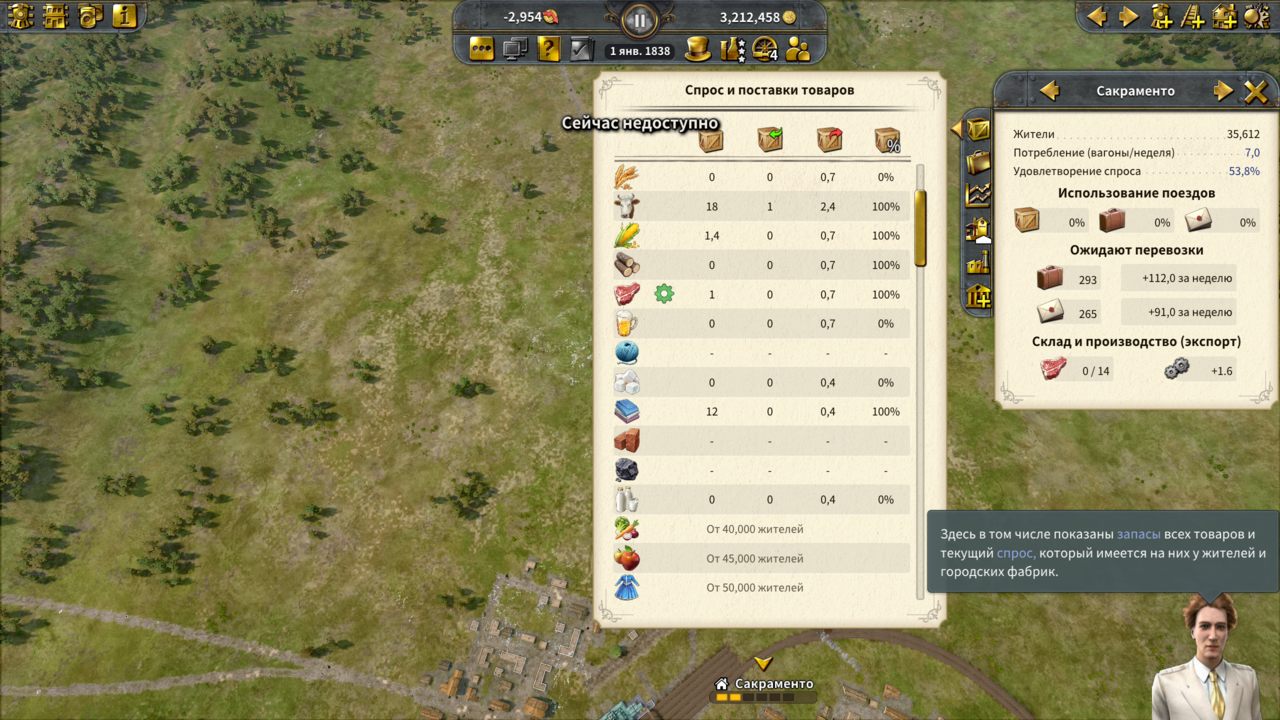1280x720 pixels.
Task: Go to next city with right arrow
Action: (1222, 91)
